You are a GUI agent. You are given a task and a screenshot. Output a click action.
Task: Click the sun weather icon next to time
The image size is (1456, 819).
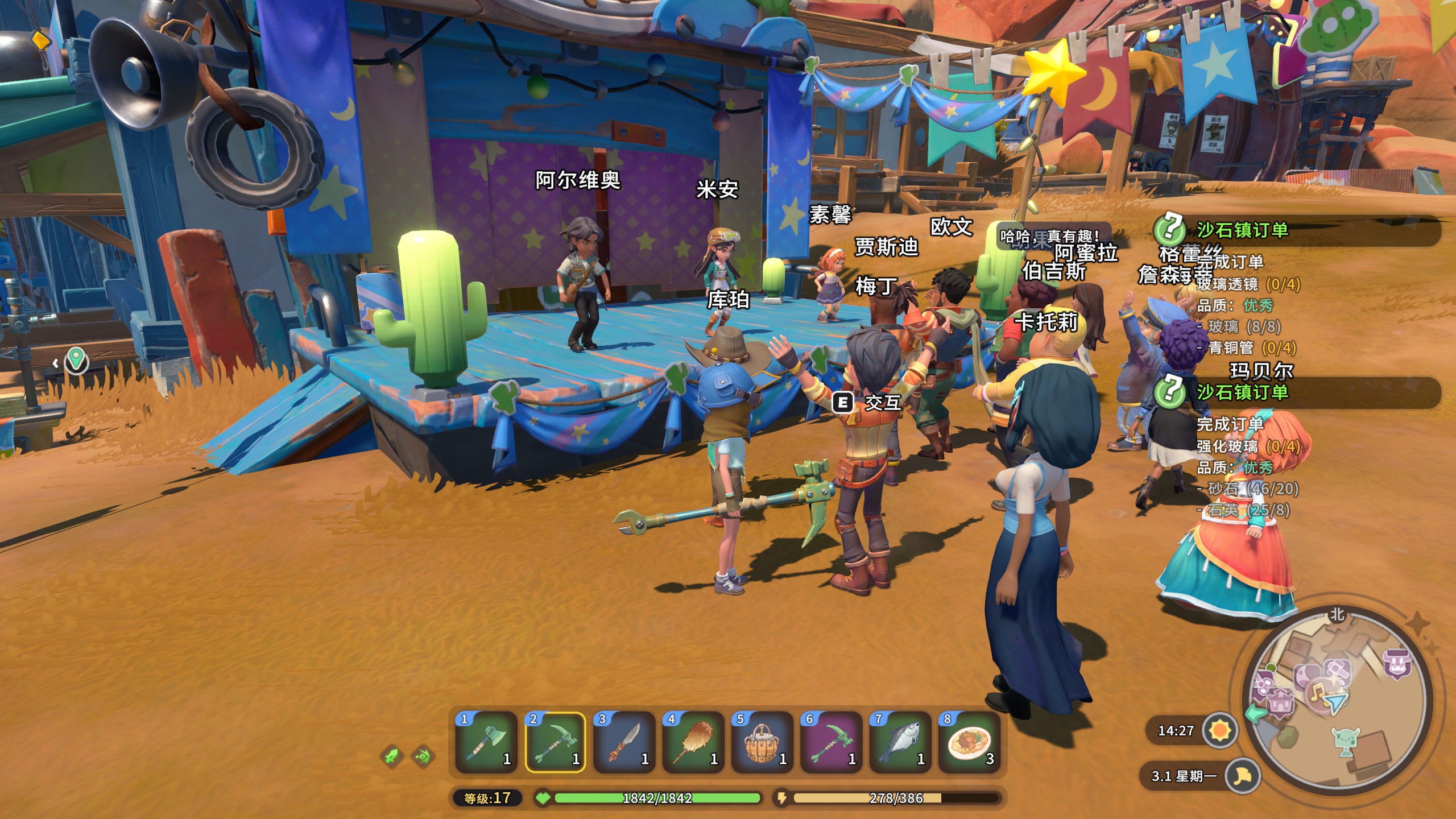[x=1221, y=730]
